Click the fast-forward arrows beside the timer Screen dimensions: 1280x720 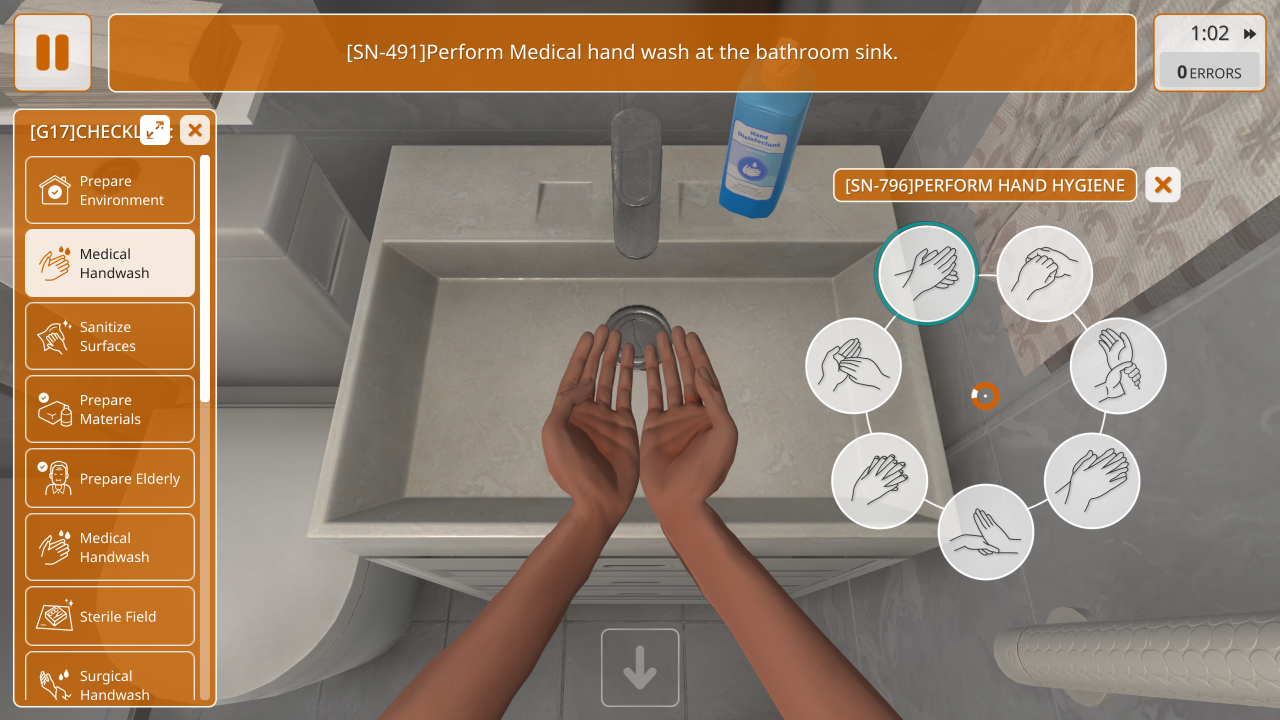tap(1250, 34)
